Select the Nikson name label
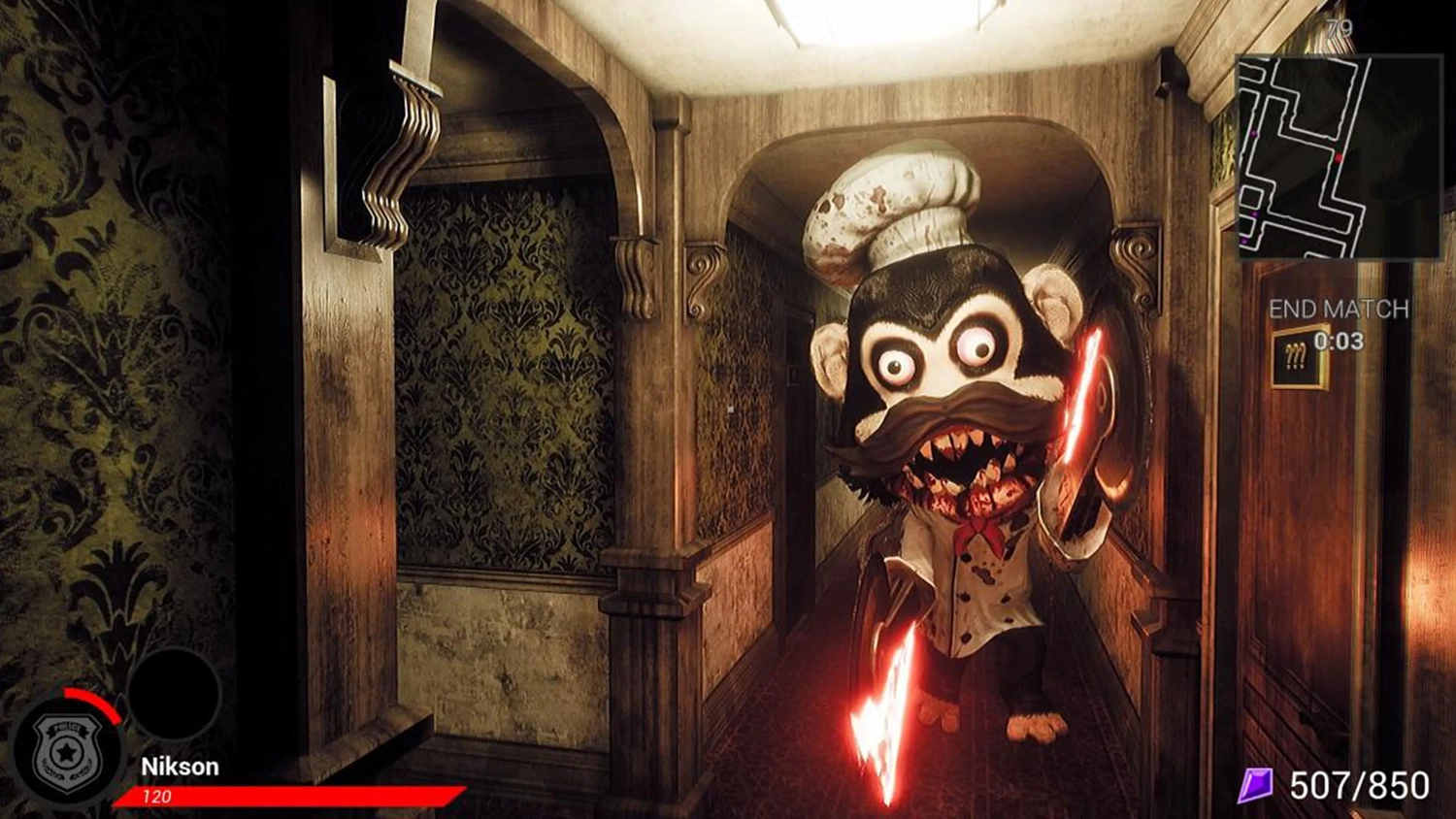This screenshot has width=1456, height=819. pyautogui.click(x=182, y=767)
